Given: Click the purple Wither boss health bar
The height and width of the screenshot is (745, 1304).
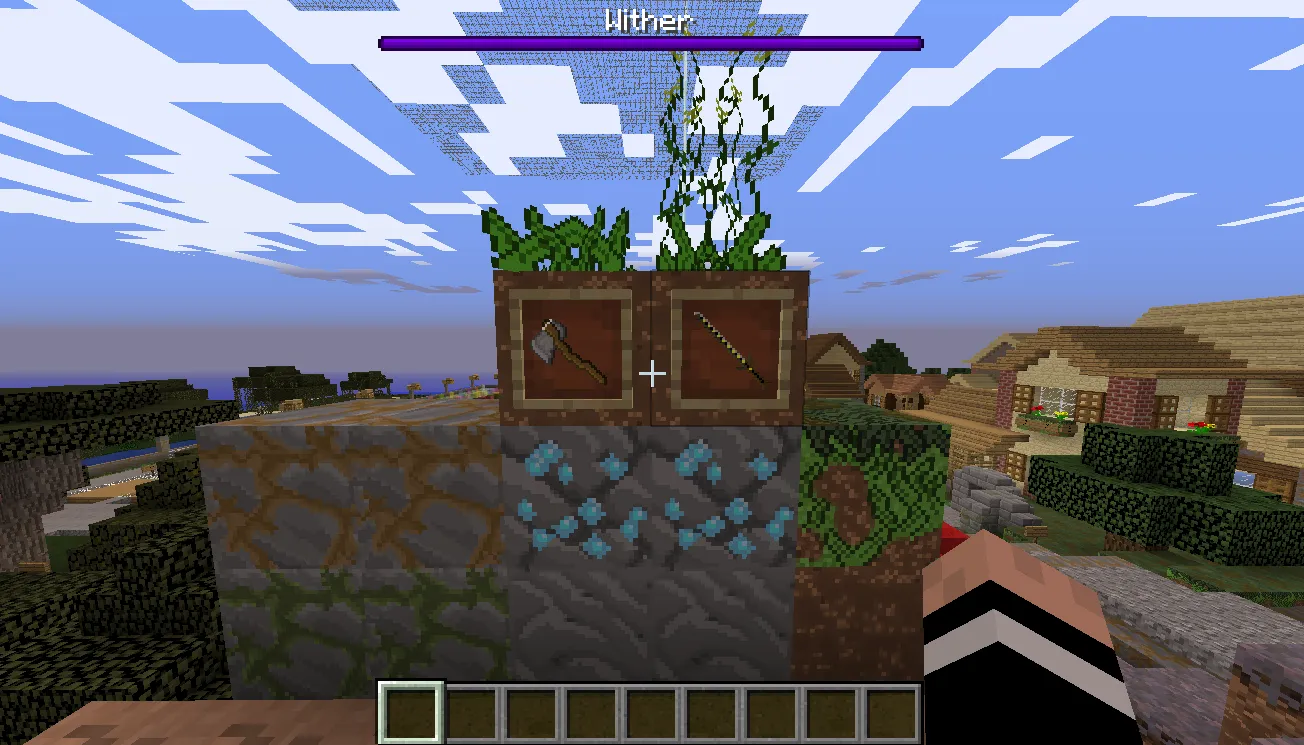Looking at the screenshot, I should tap(650, 42).
